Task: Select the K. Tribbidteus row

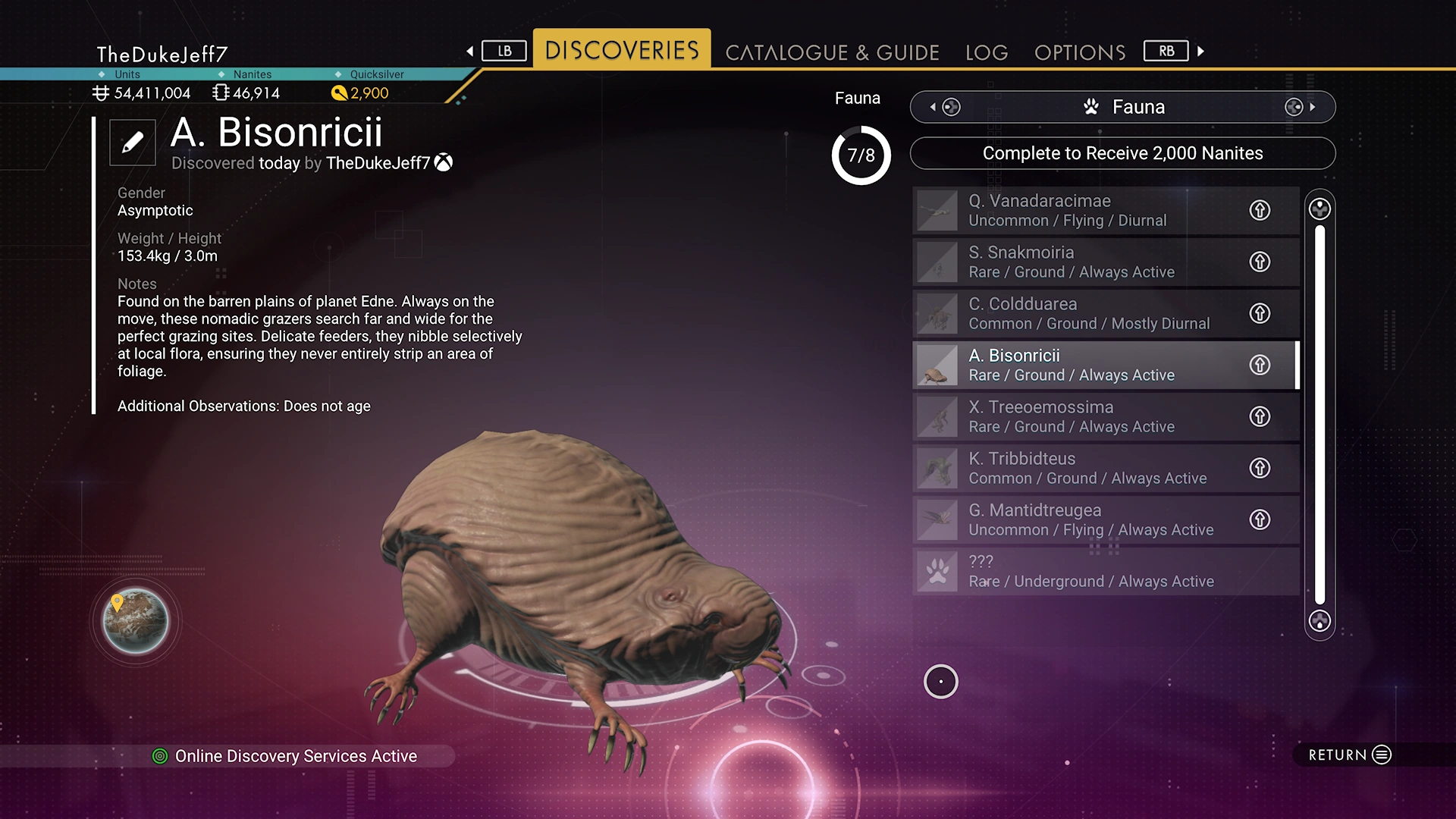Action: (x=1077, y=468)
